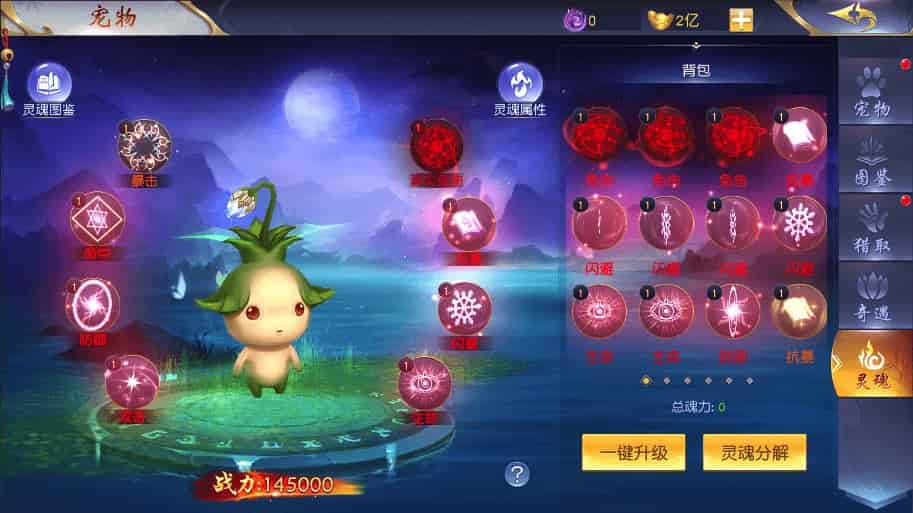Select the equipped snowflake soul orb beside the pet
913x513 pixels.
click(464, 307)
